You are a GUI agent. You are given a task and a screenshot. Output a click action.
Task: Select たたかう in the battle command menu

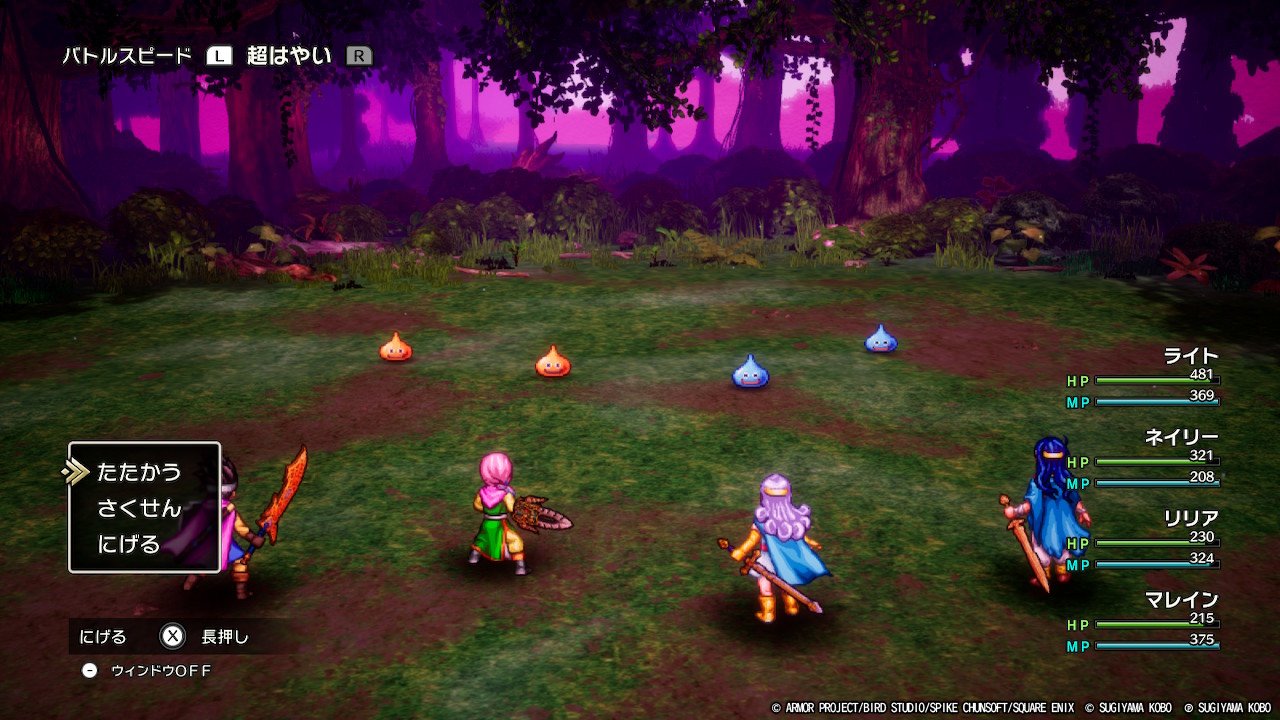139,472
